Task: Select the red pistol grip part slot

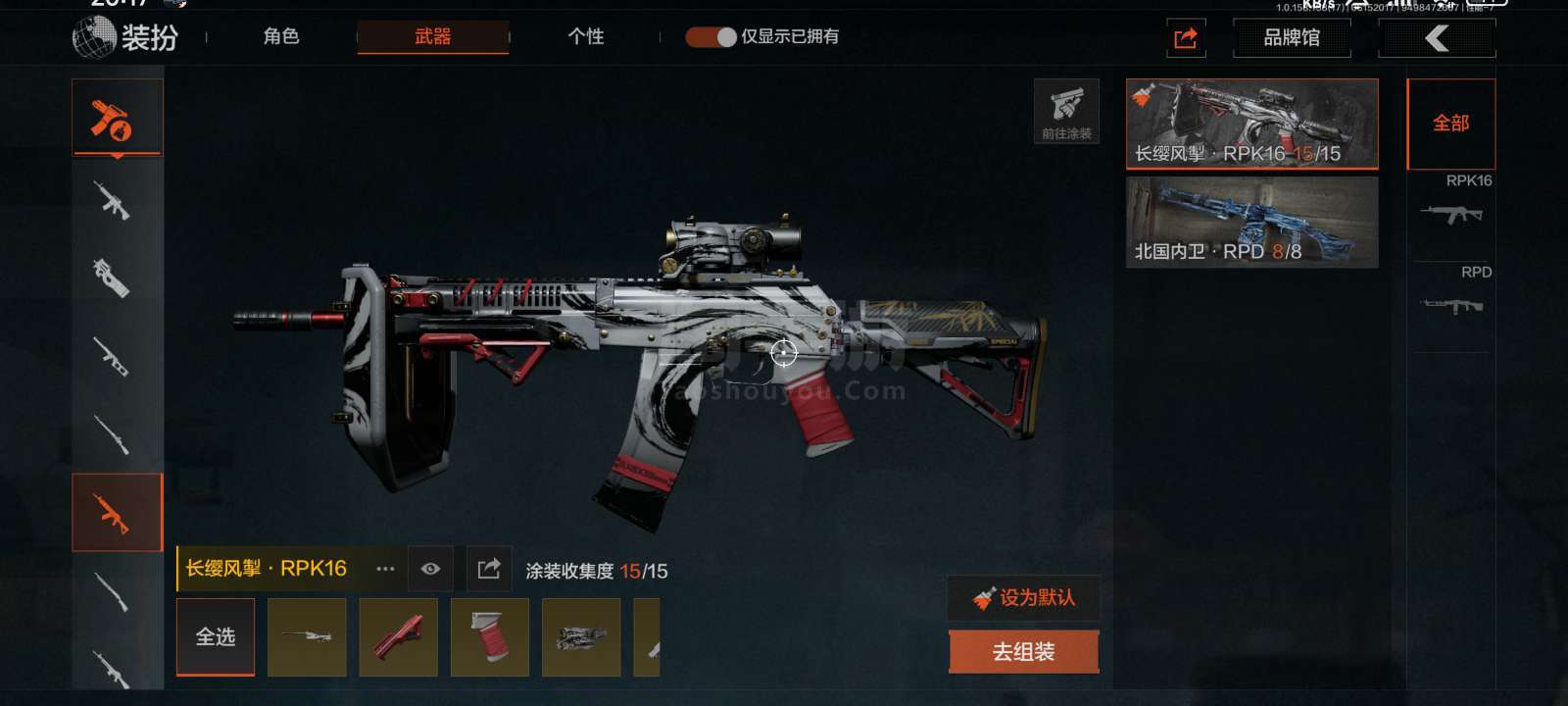Action: click(489, 637)
